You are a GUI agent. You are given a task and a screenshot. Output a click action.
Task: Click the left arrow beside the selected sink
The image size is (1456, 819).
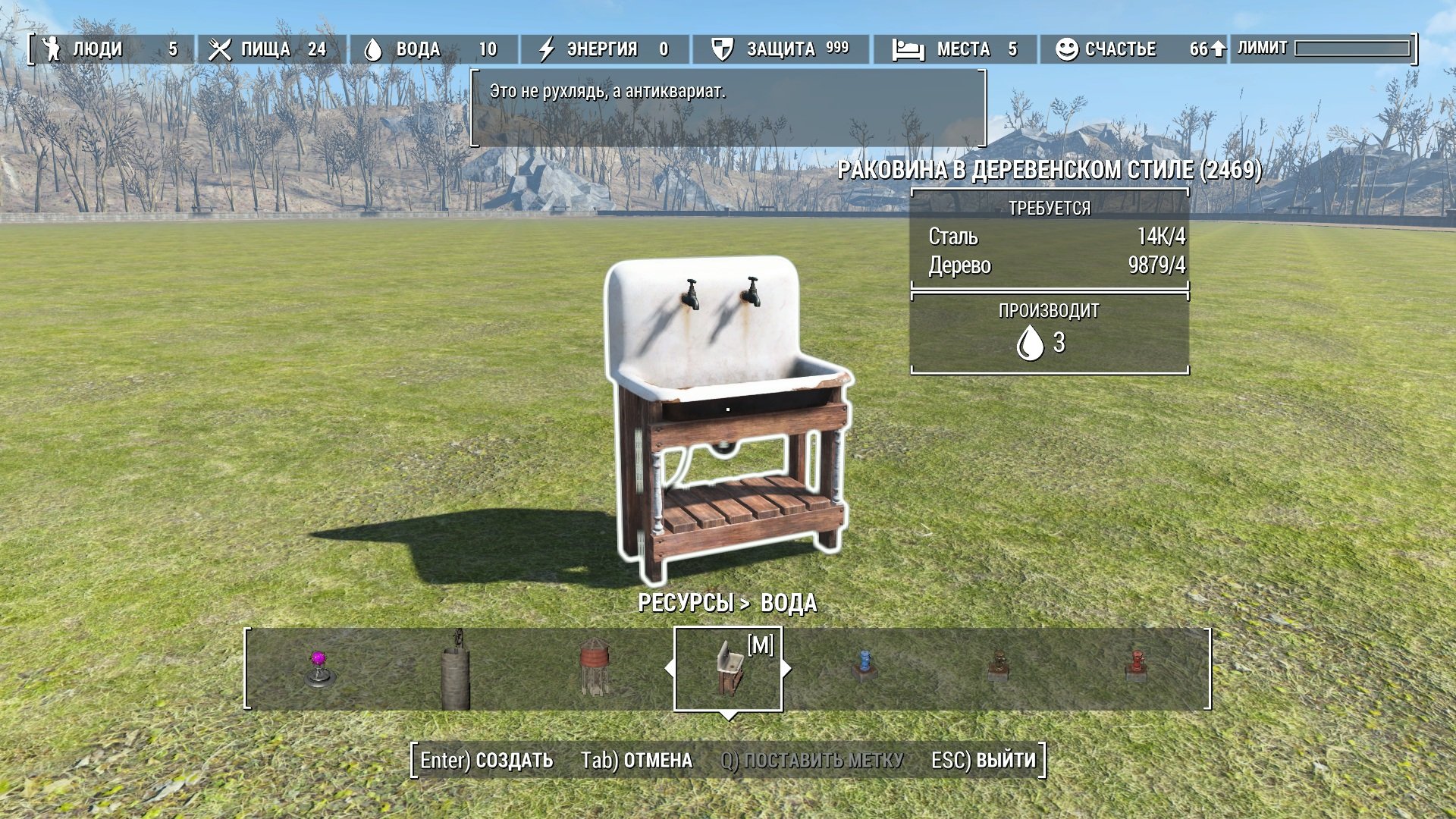(x=668, y=668)
